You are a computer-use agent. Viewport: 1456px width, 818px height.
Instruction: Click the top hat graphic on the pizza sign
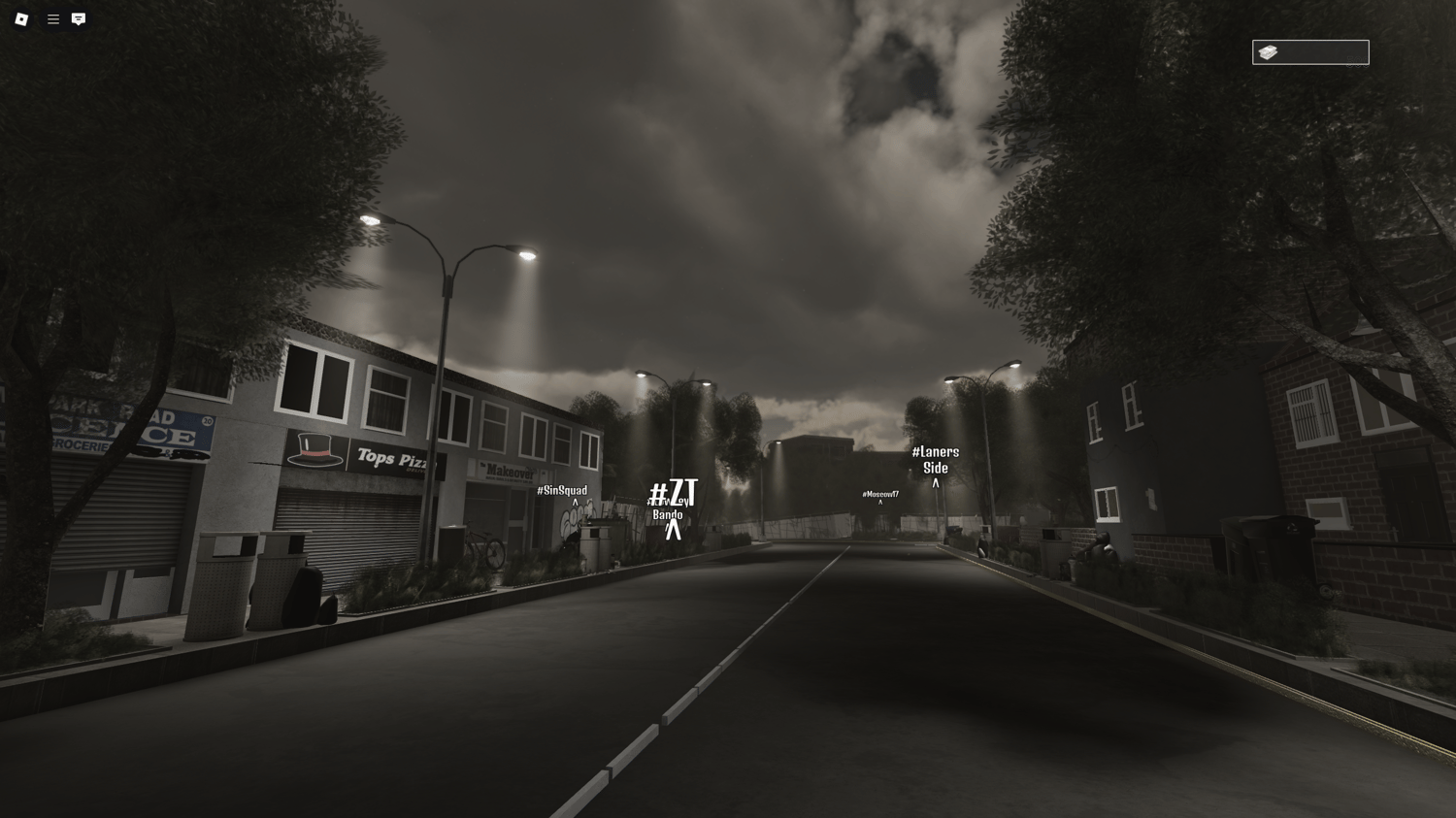pyautogui.click(x=313, y=451)
